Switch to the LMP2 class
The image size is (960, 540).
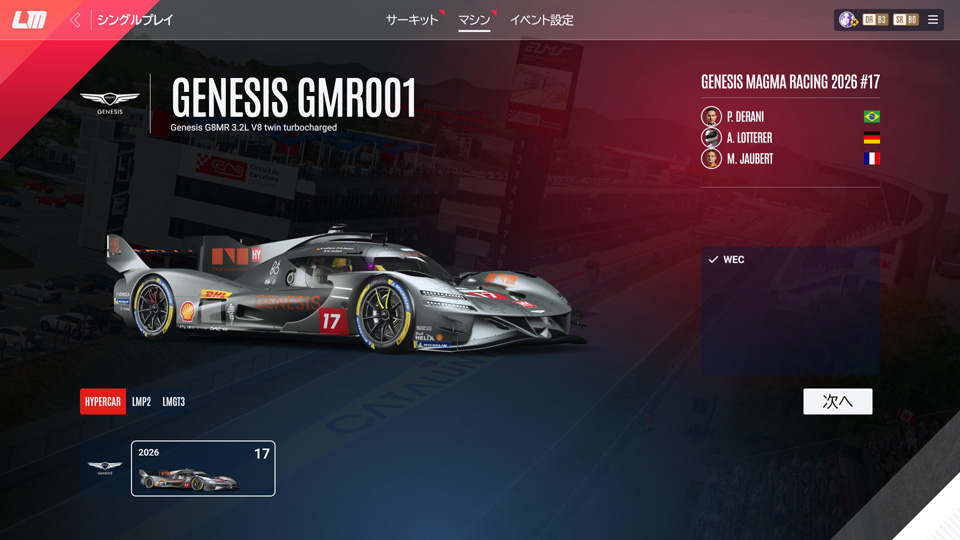point(142,402)
